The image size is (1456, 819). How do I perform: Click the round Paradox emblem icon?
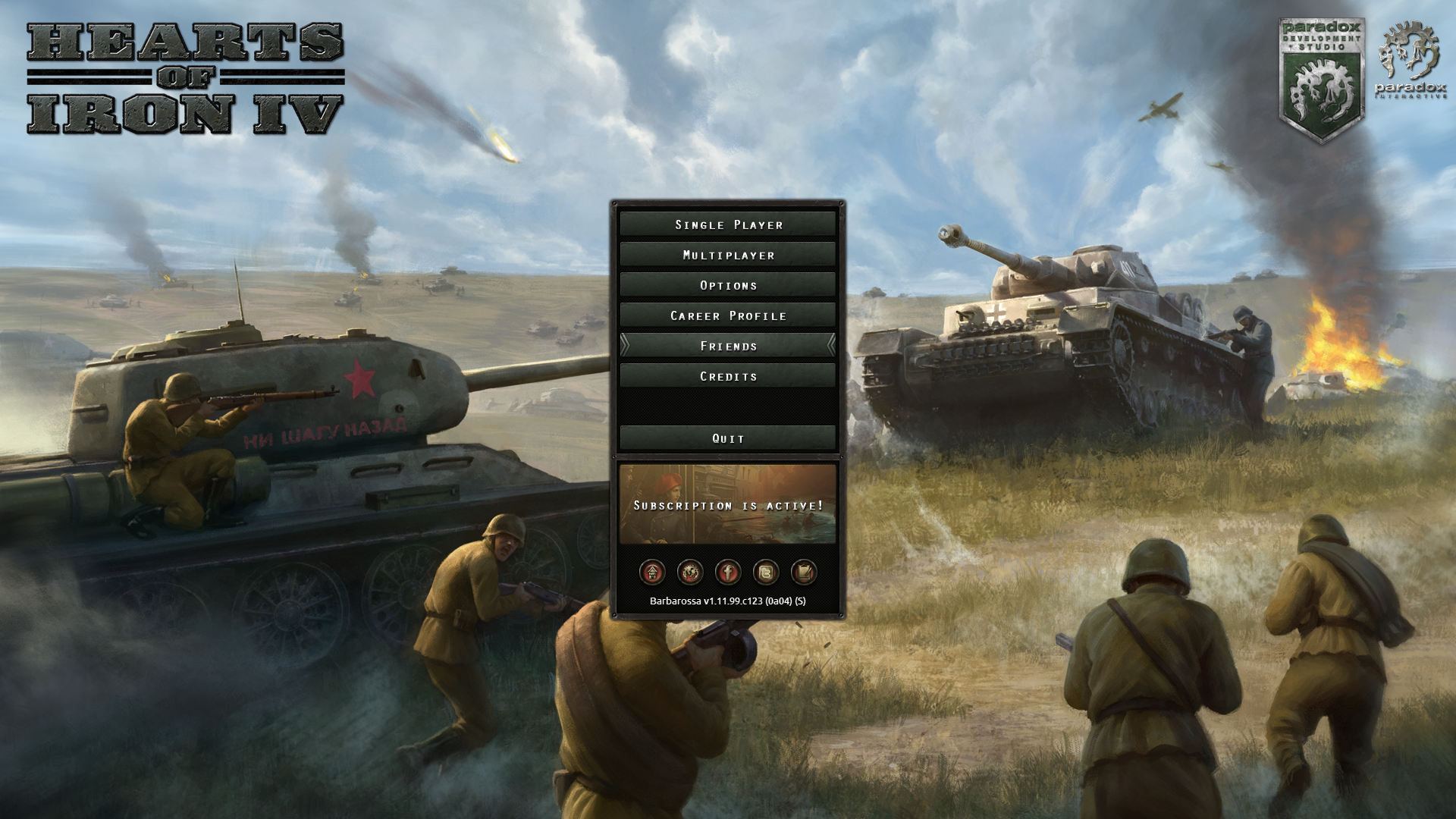pos(690,573)
